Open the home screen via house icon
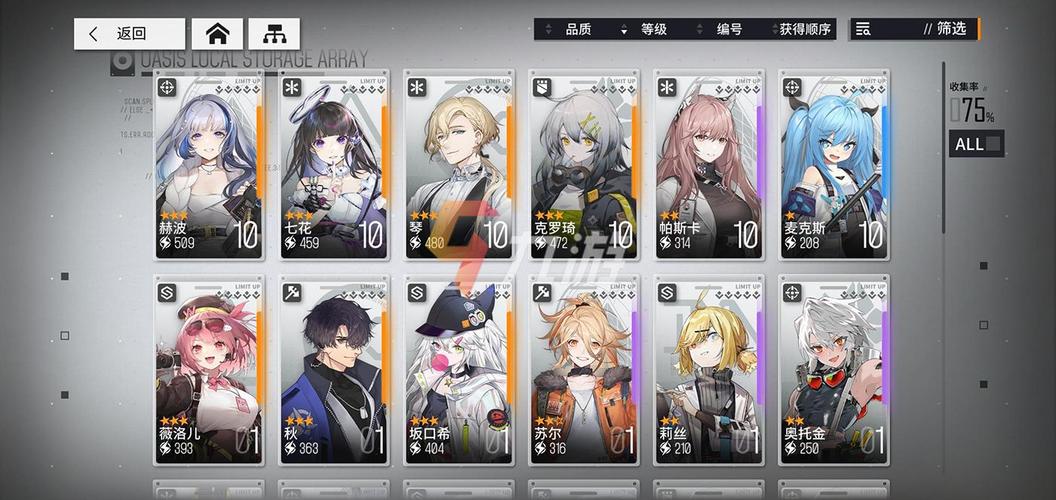1056x500 pixels. (x=217, y=34)
